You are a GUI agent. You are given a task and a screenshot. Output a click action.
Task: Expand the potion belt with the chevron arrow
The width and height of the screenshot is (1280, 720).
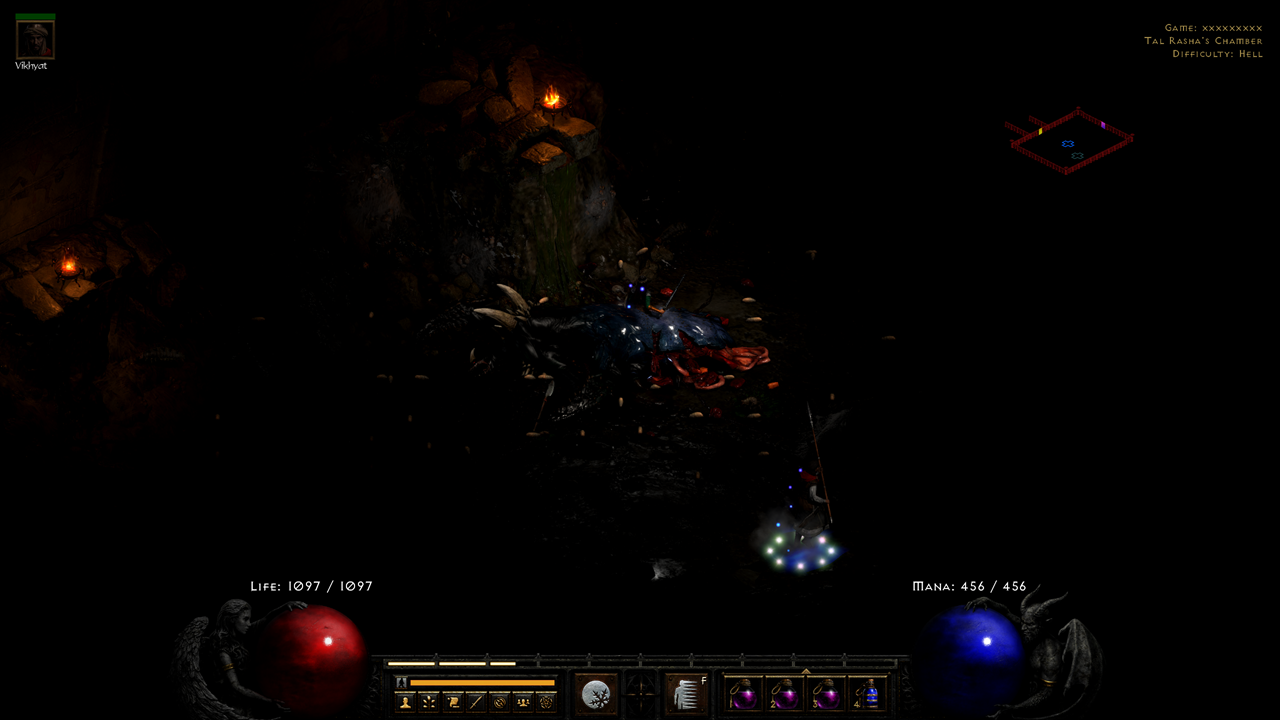tap(807, 670)
